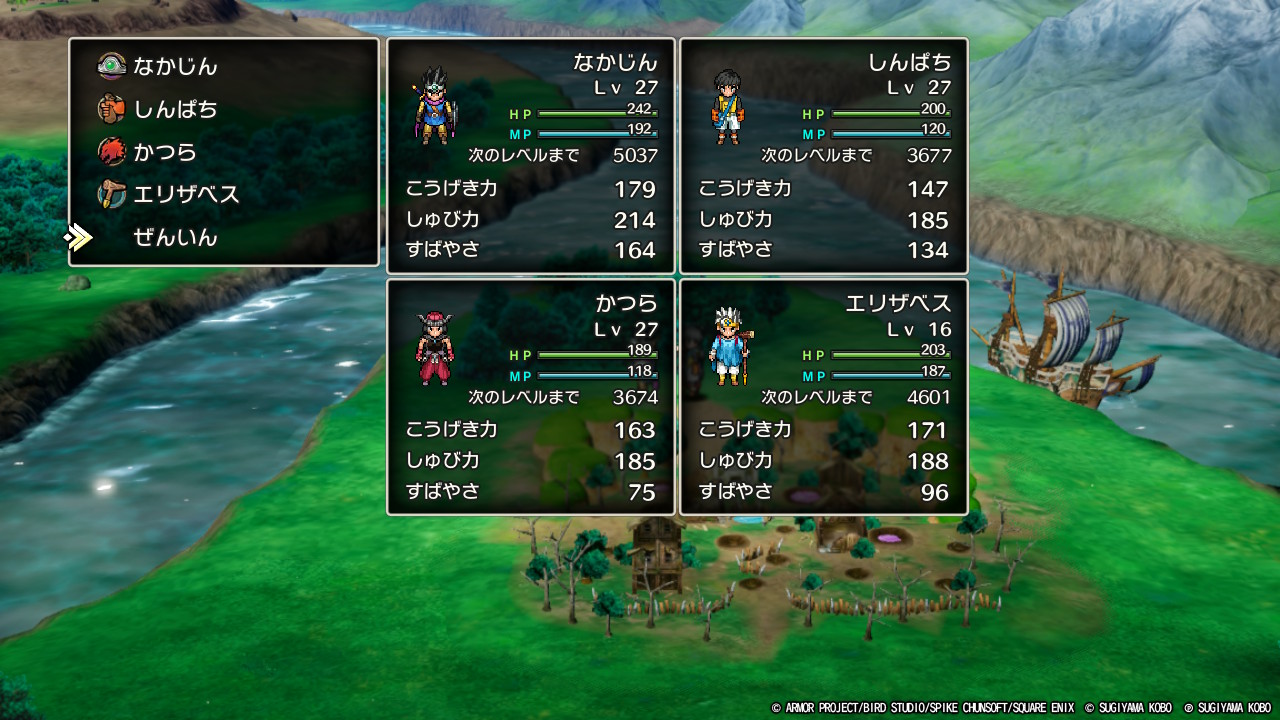Show エリザベス's Lv 16 status card
Screen dimensions: 1280x720
tap(823, 397)
